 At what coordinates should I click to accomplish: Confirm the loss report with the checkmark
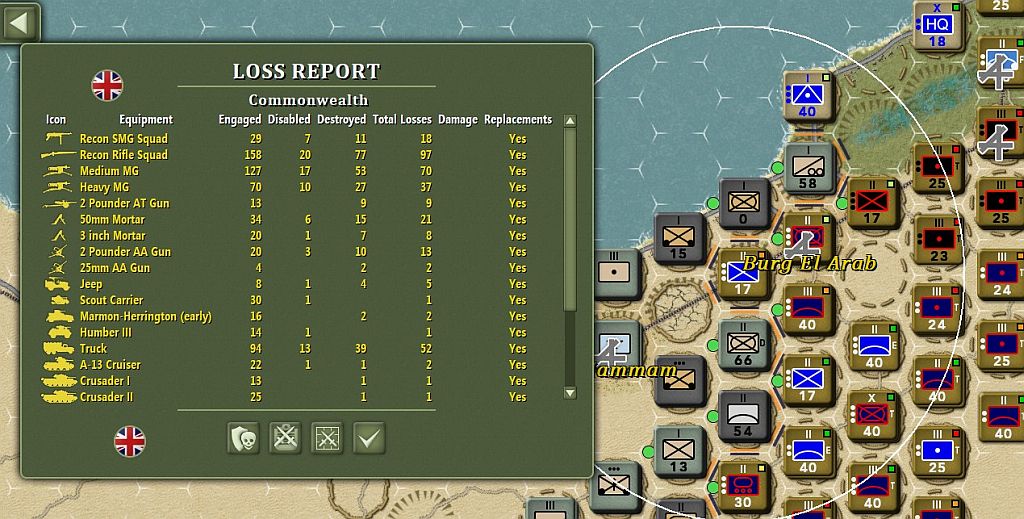tap(369, 438)
